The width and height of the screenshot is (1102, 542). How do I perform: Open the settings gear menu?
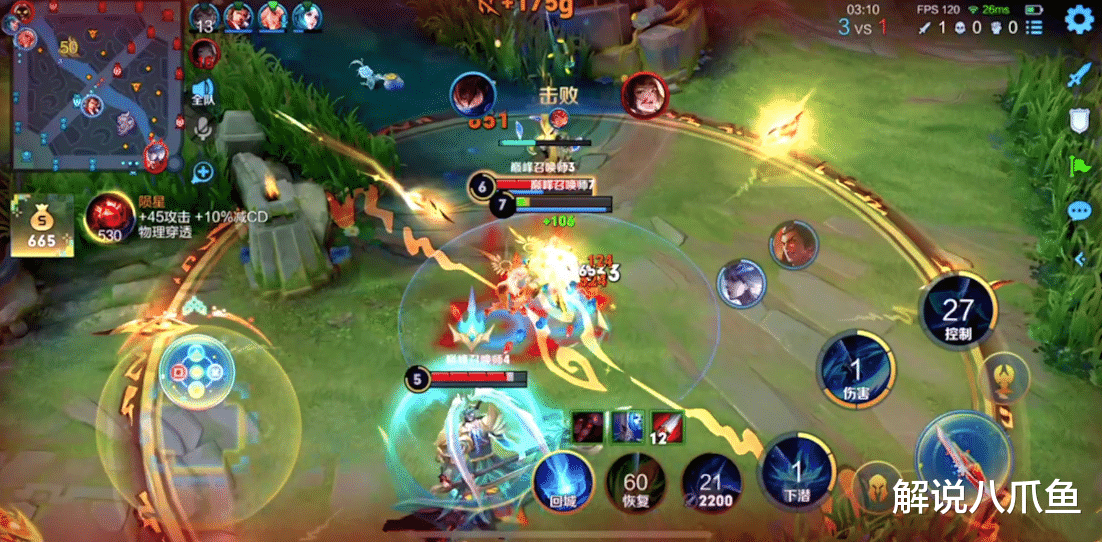point(1078,19)
